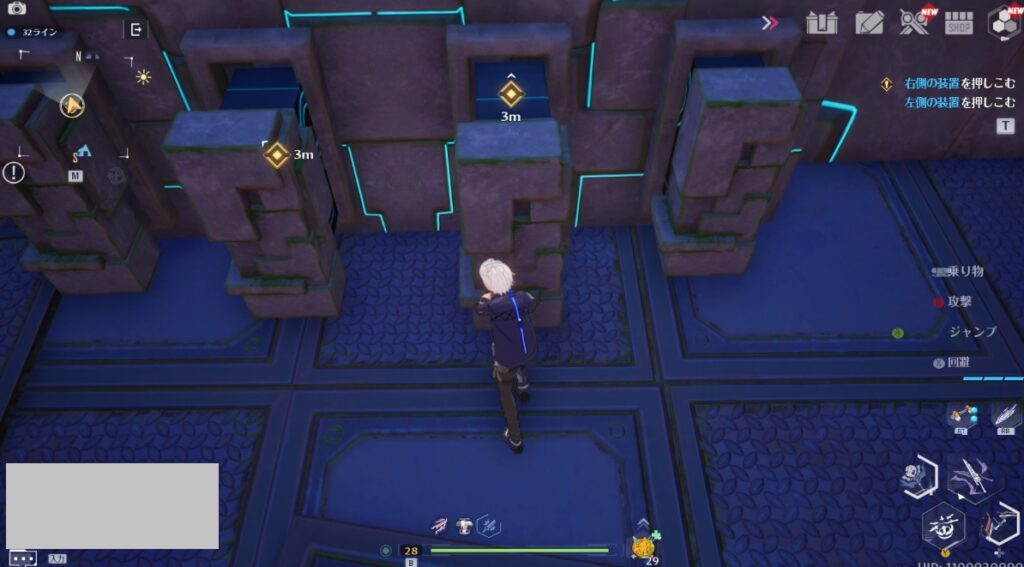The image size is (1024, 567).
Task: Use the hammer relic icon
Action: pyautogui.click(x=963, y=415)
